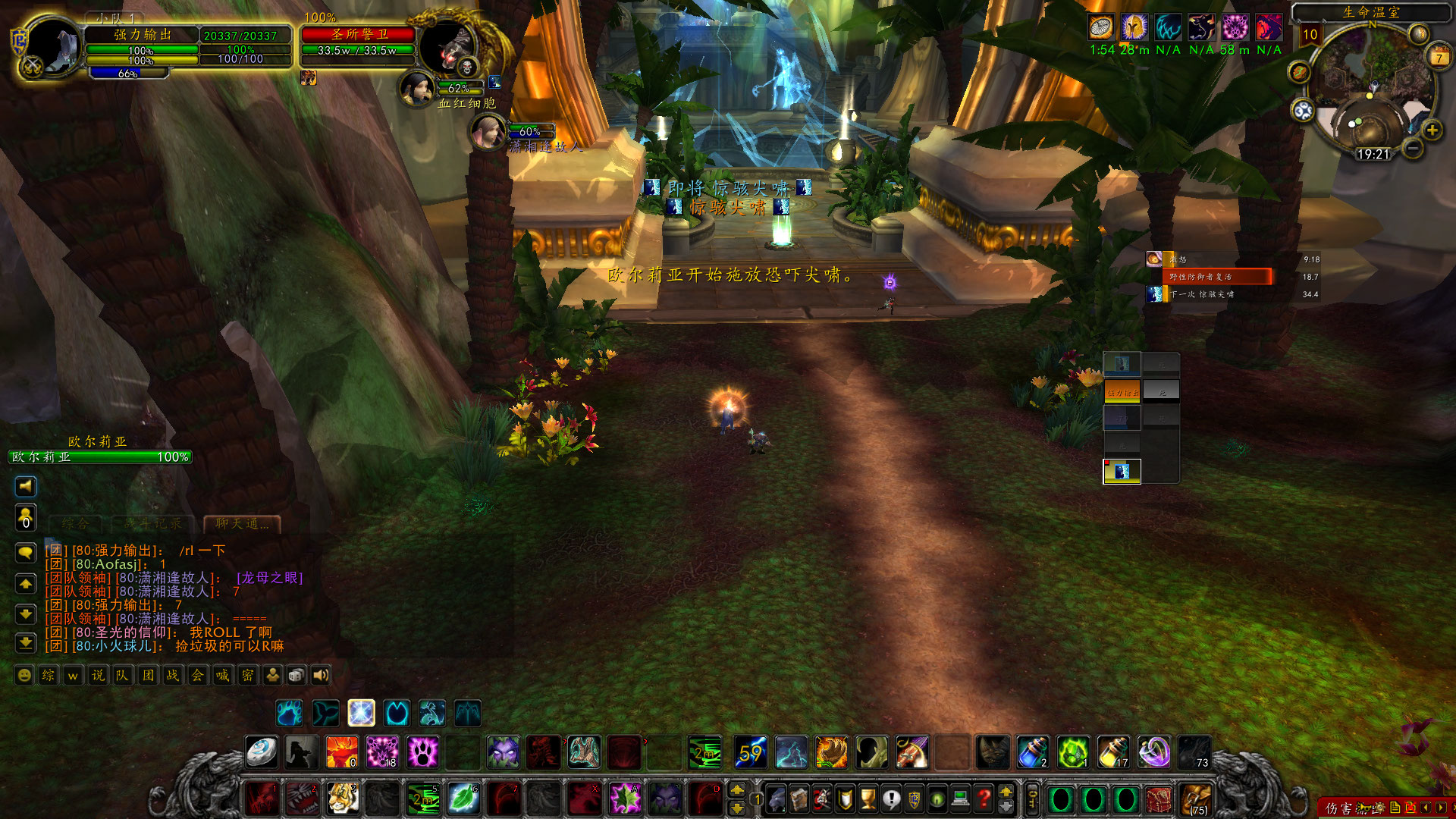Screen dimensions: 1456x819
Task: Mute chat audio with the speaker button
Action: pyautogui.click(x=26, y=486)
